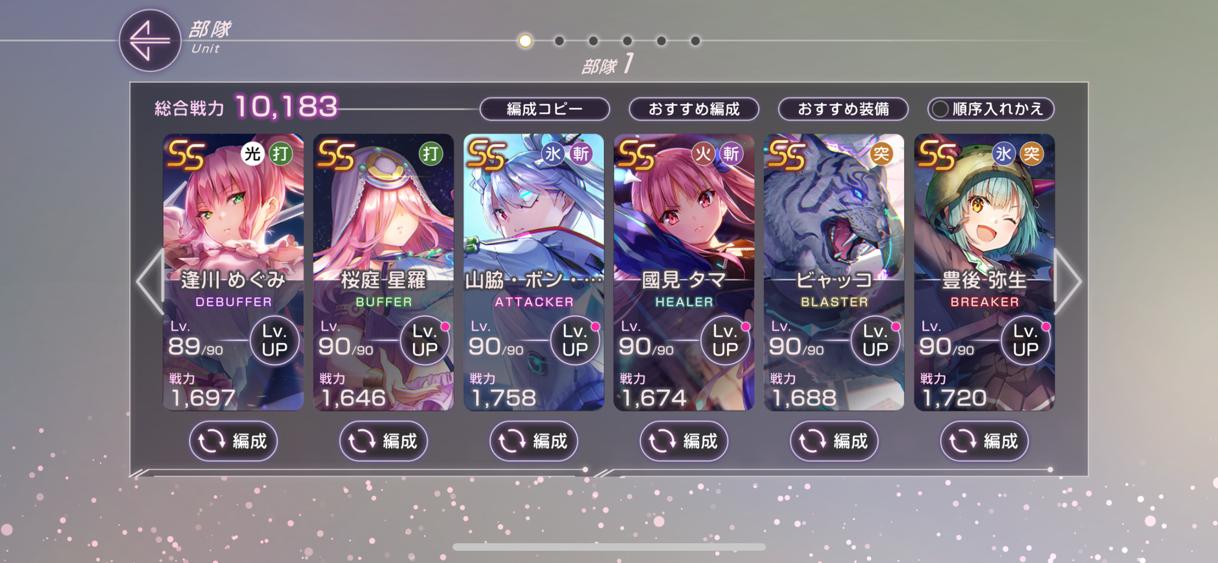Click 編成 under 逢川めぐみ
Viewport: 1218px width, 563px height.
pos(233,441)
